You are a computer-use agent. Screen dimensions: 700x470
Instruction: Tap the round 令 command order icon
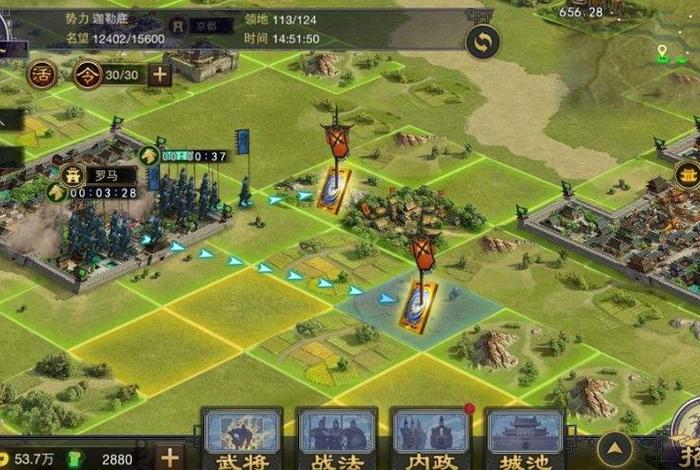[x=88, y=74]
